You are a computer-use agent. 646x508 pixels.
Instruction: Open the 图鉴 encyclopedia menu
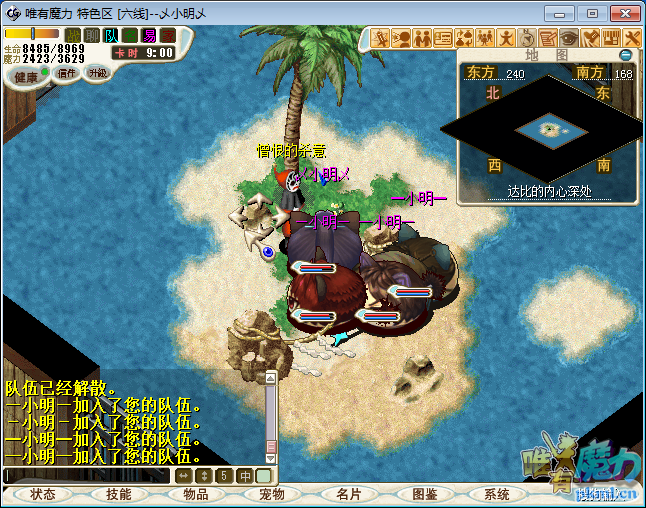point(424,494)
